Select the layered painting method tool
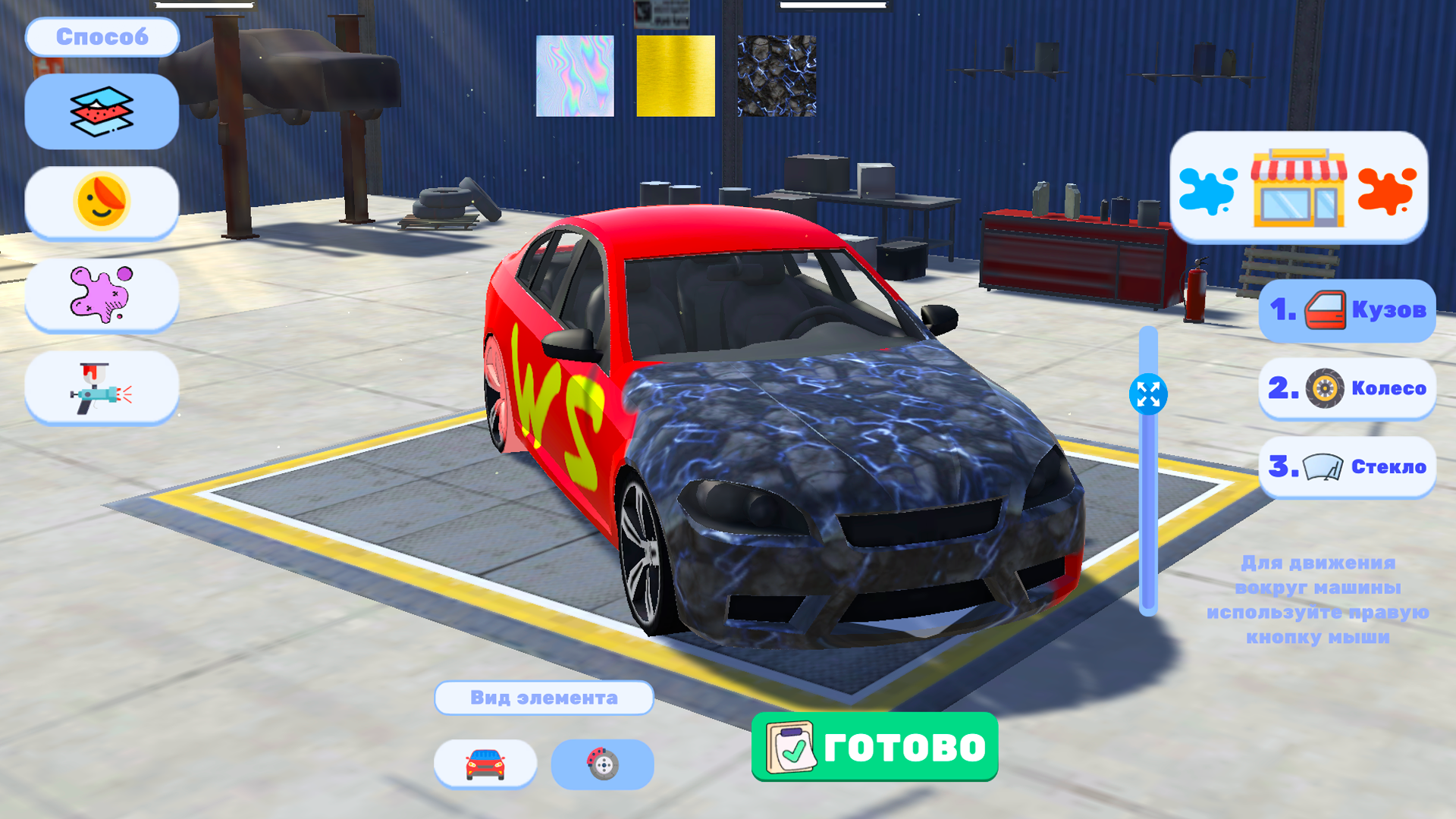The height and width of the screenshot is (819, 1456). pyautogui.click(x=101, y=110)
